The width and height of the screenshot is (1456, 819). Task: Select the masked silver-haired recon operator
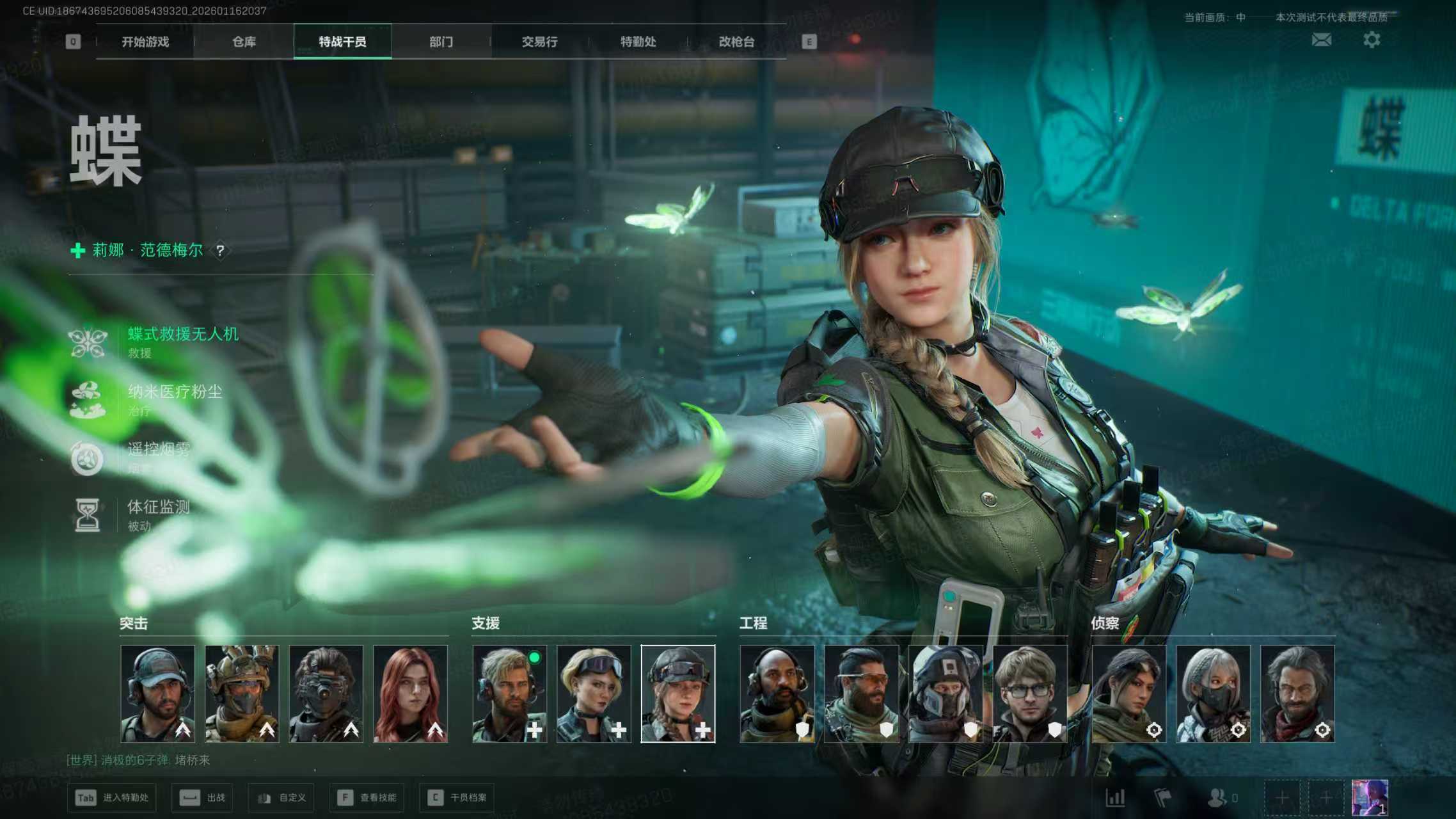pyautogui.click(x=1213, y=694)
